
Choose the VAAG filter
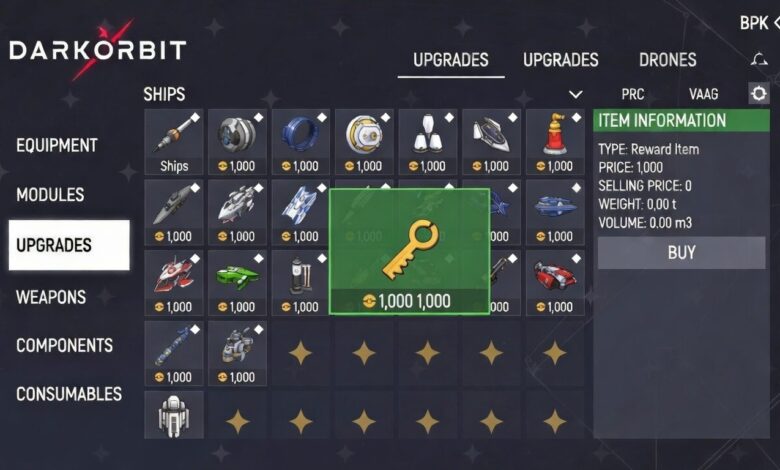click(x=704, y=94)
